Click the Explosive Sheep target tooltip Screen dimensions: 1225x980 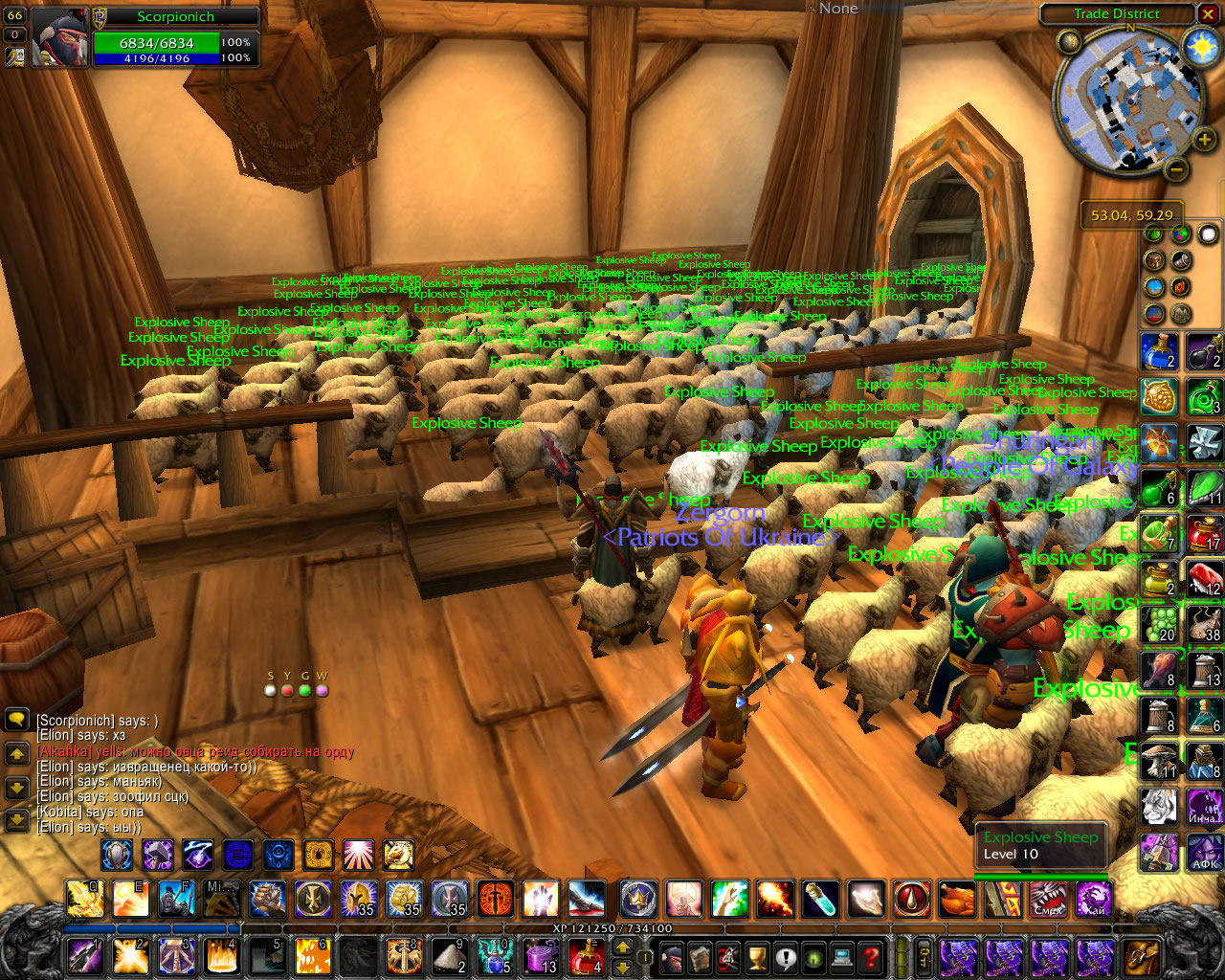point(1040,845)
